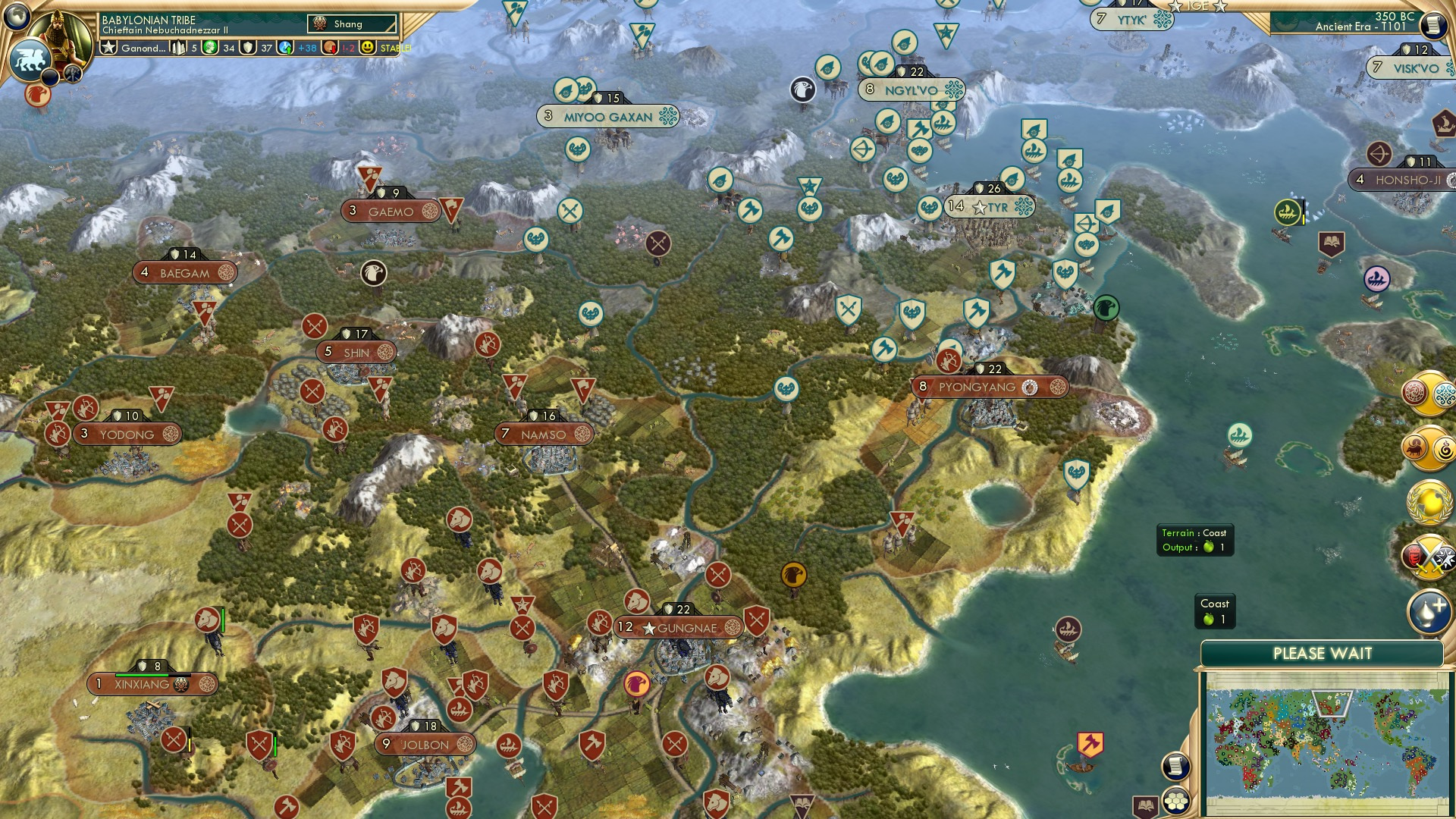
Task: Select the GUNGNAE city banner
Action: click(680, 627)
